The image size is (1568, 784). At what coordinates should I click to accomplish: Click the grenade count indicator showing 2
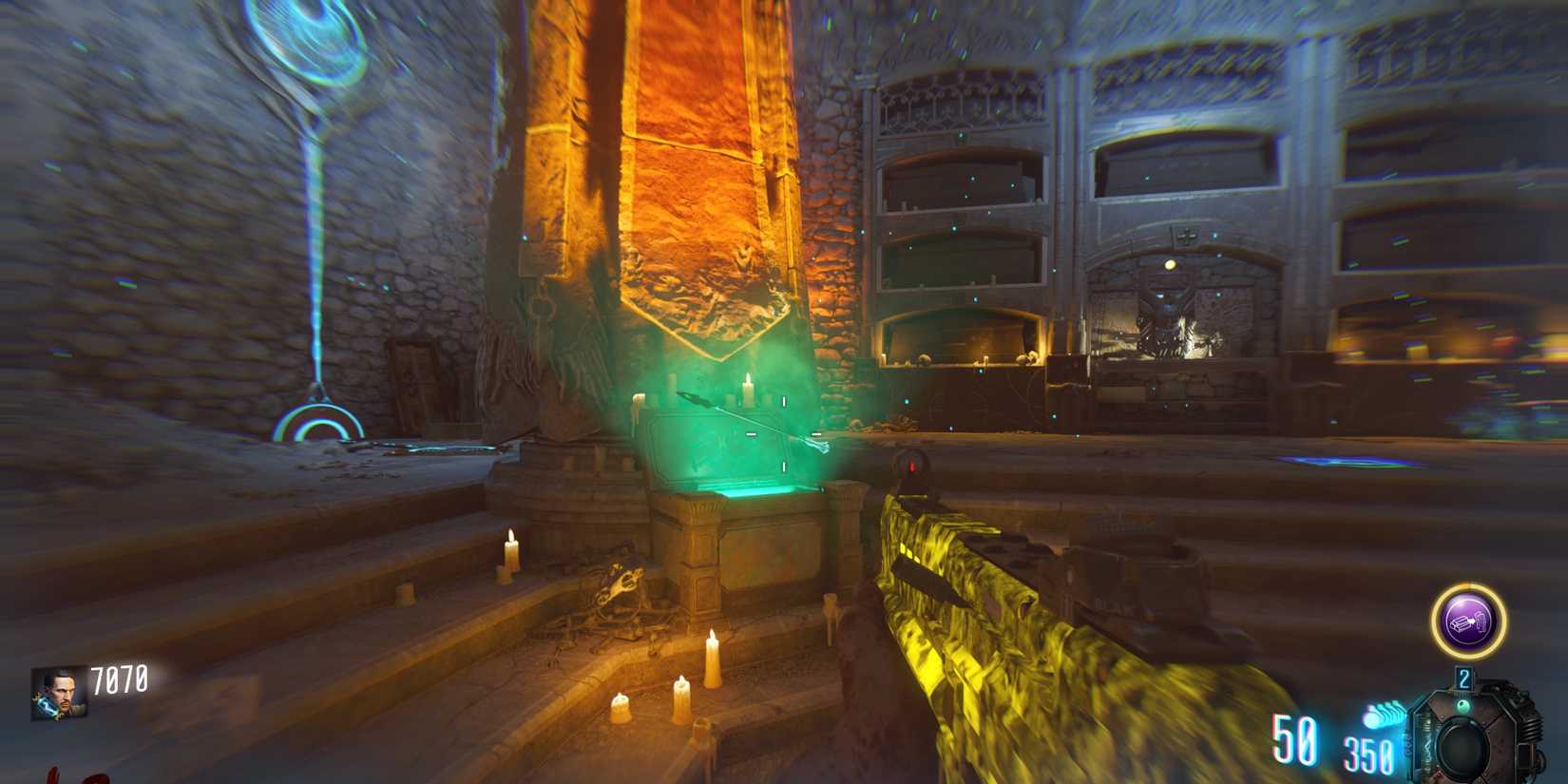[x=1464, y=677]
